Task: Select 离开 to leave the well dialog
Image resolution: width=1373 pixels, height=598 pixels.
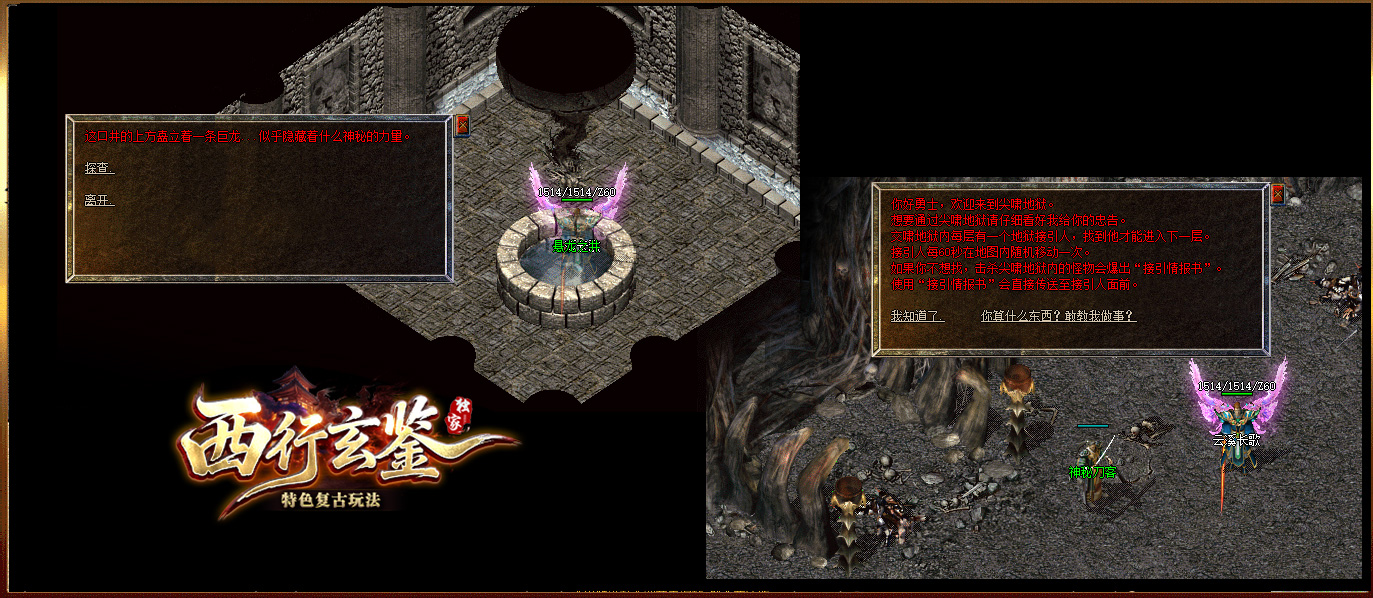Action: click(99, 201)
